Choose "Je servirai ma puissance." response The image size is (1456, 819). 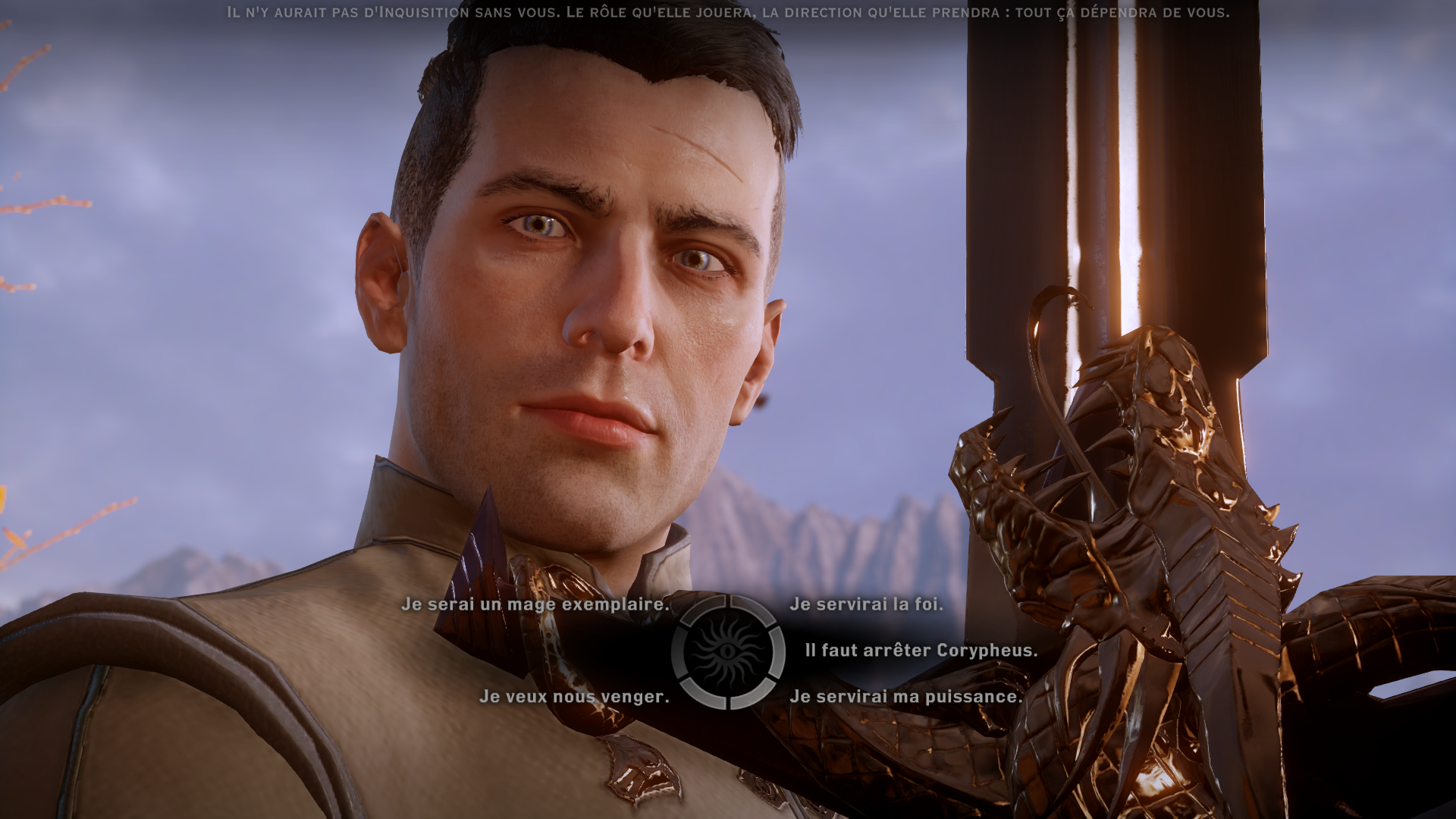[x=905, y=697]
